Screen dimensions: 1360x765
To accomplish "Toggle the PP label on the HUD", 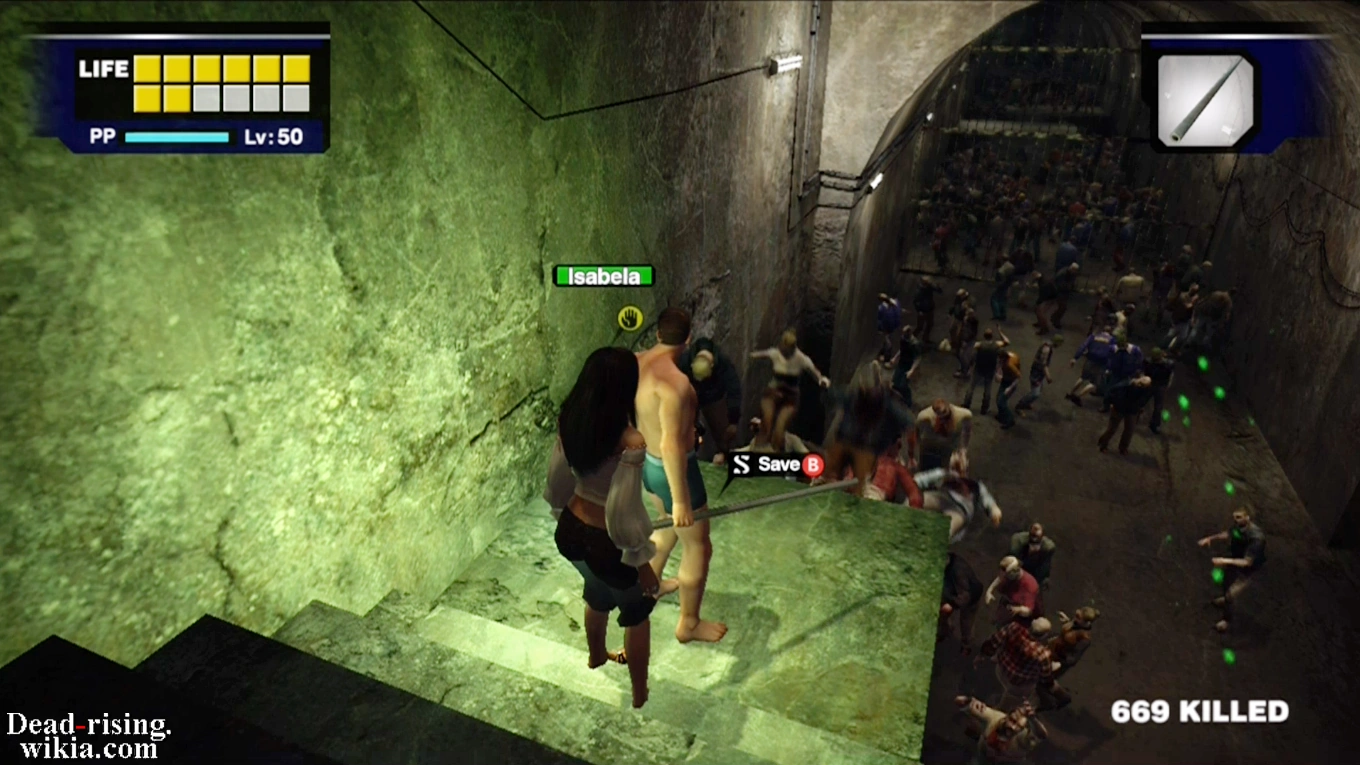I will 104,134.
